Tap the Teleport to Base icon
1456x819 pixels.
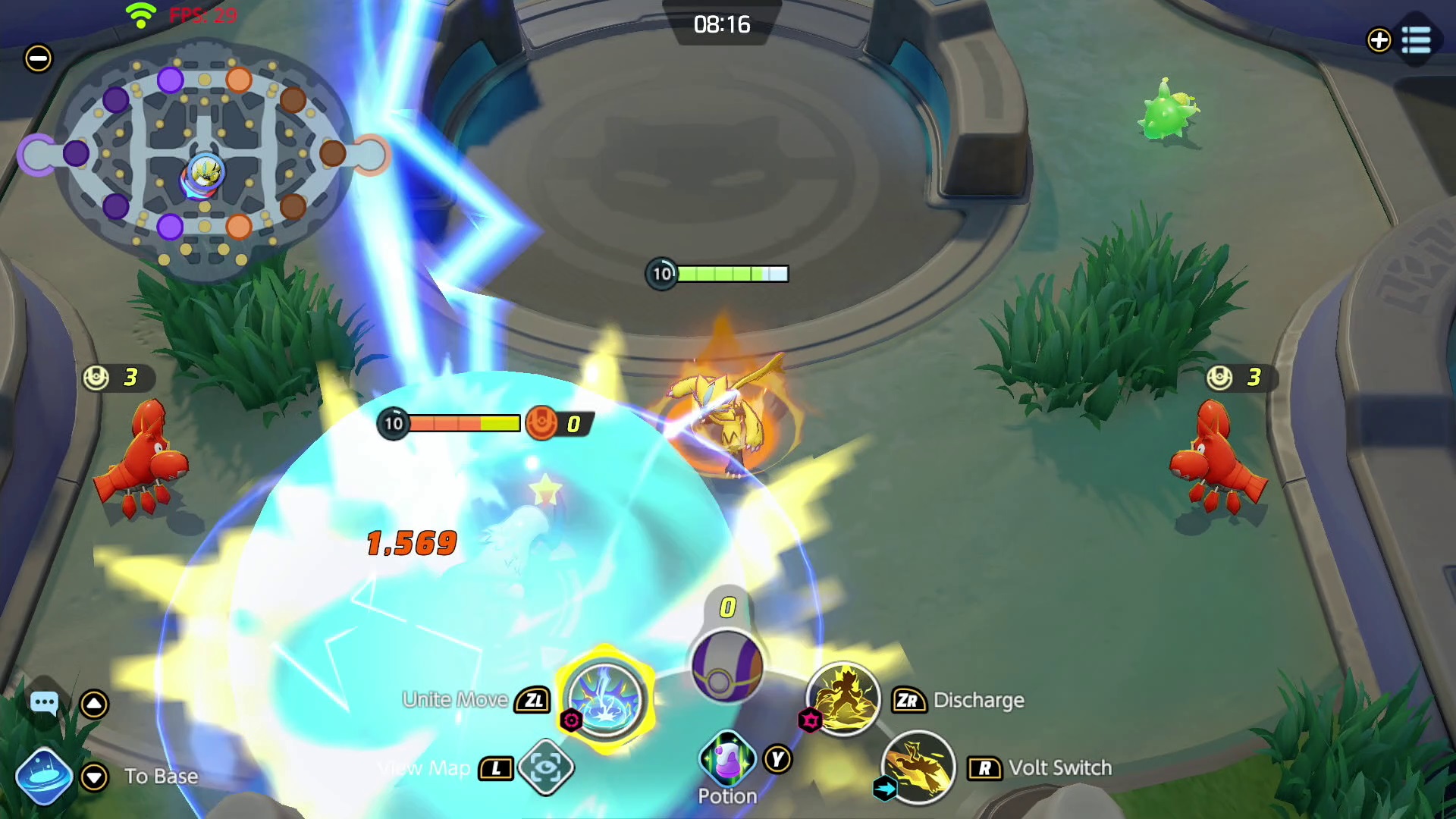[43, 776]
